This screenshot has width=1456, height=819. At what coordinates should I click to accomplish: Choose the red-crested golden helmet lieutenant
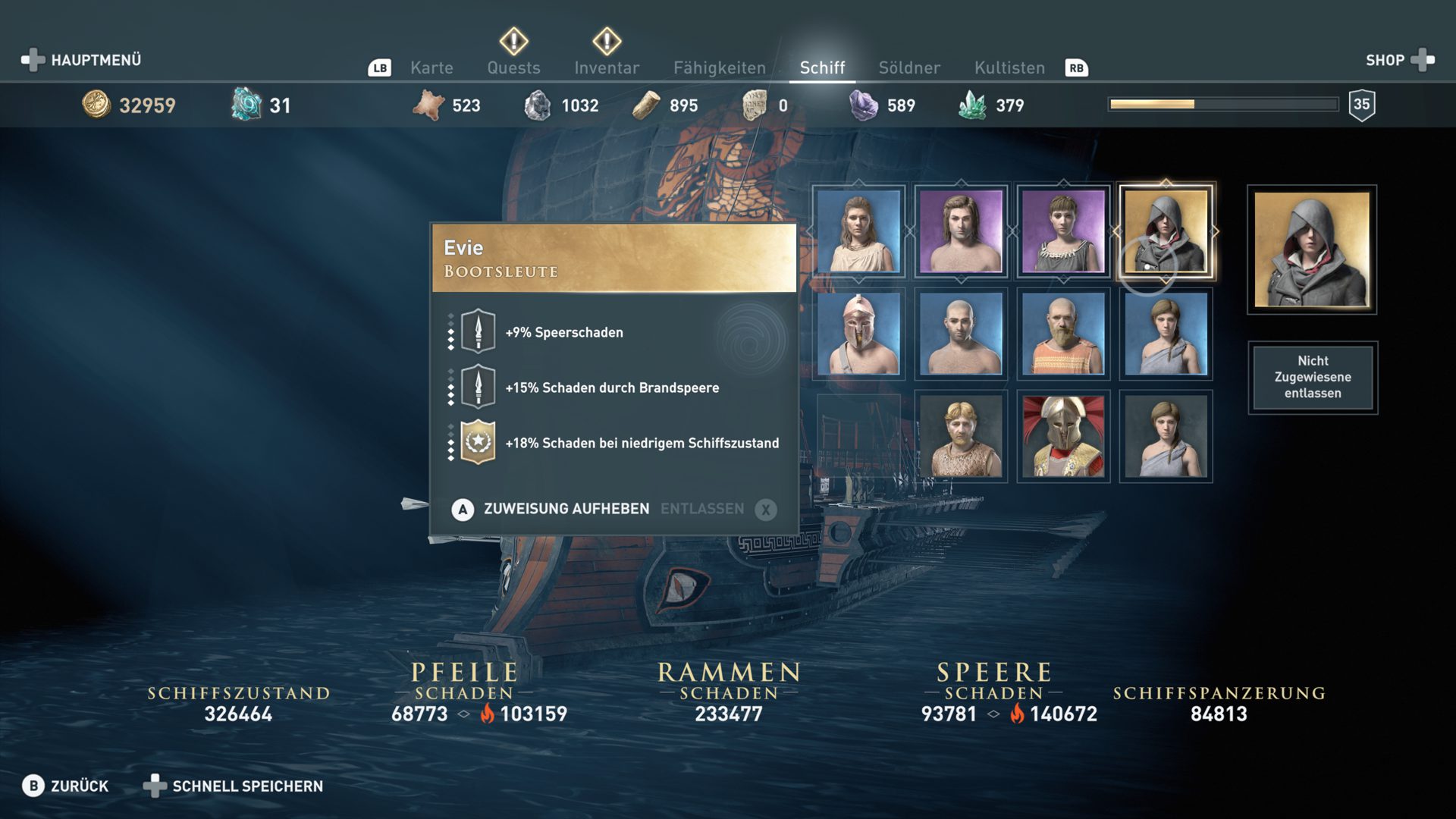1063,436
